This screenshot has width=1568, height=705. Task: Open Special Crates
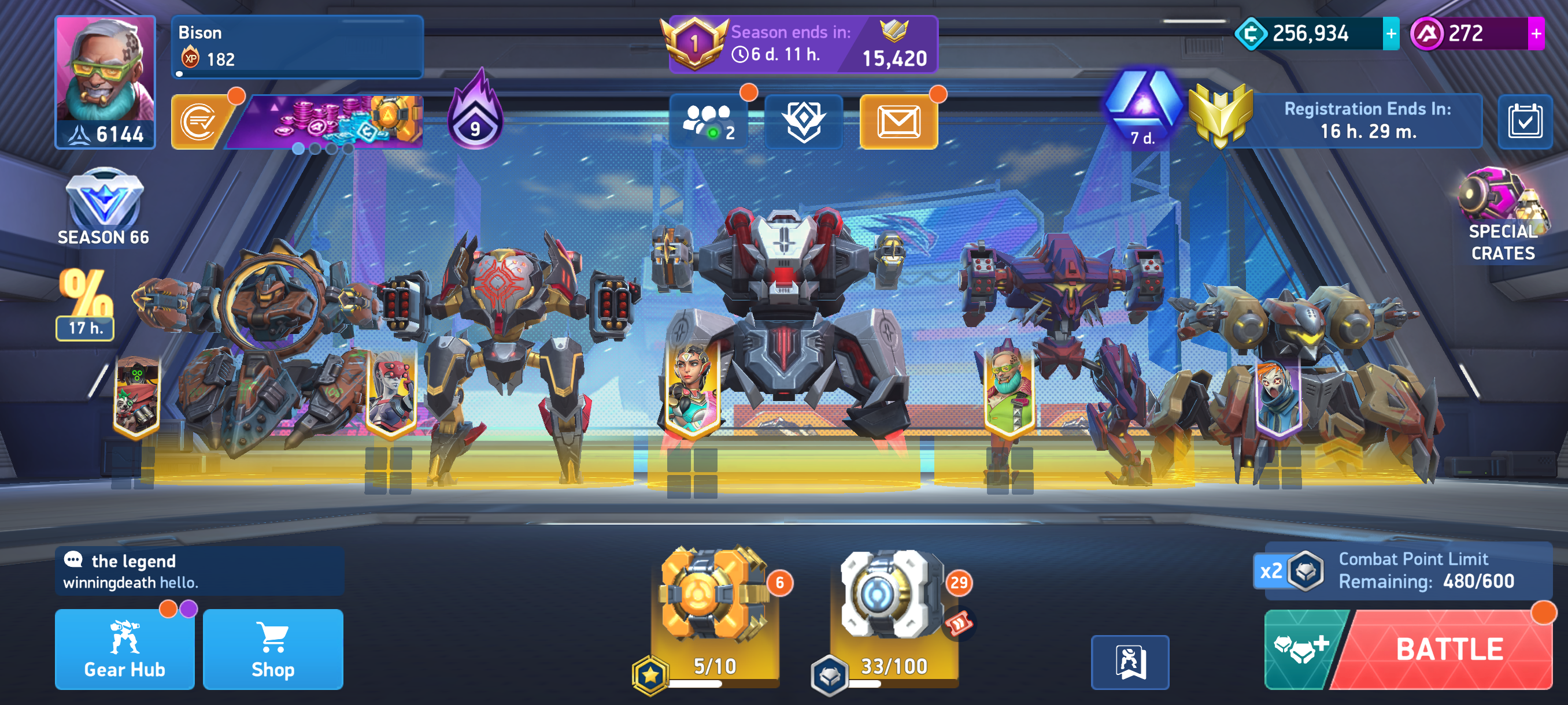1502,216
